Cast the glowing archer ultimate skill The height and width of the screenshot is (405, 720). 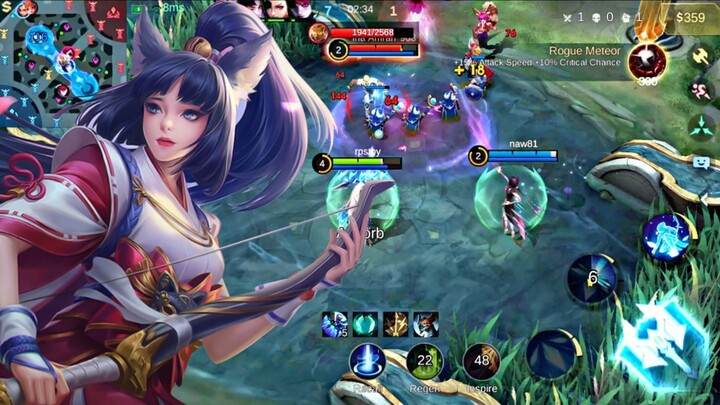click(x=667, y=237)
